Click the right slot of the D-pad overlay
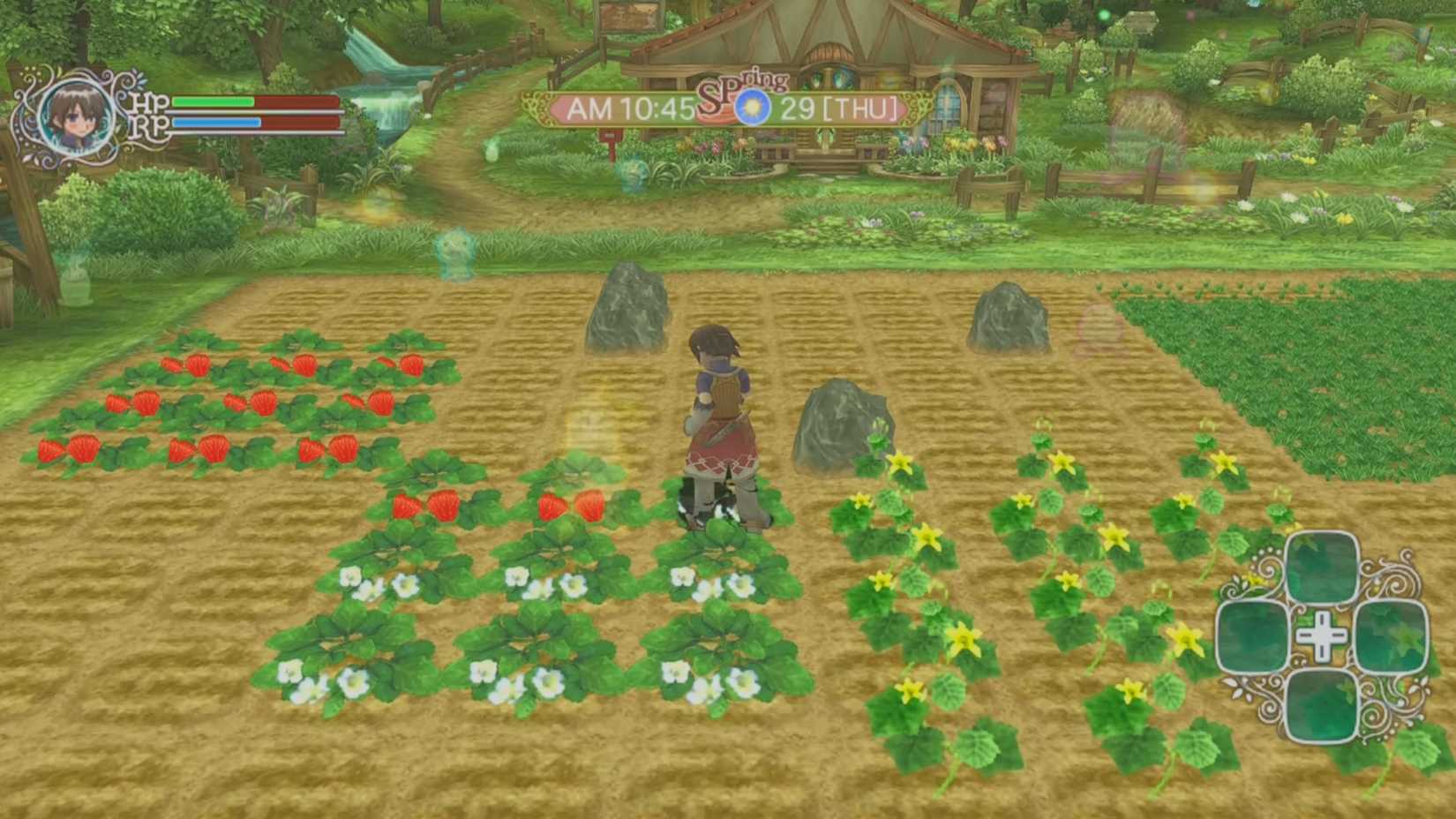Image resolution: width=1456 pixels, height=819 pixels. click(x=1392, y=637)
